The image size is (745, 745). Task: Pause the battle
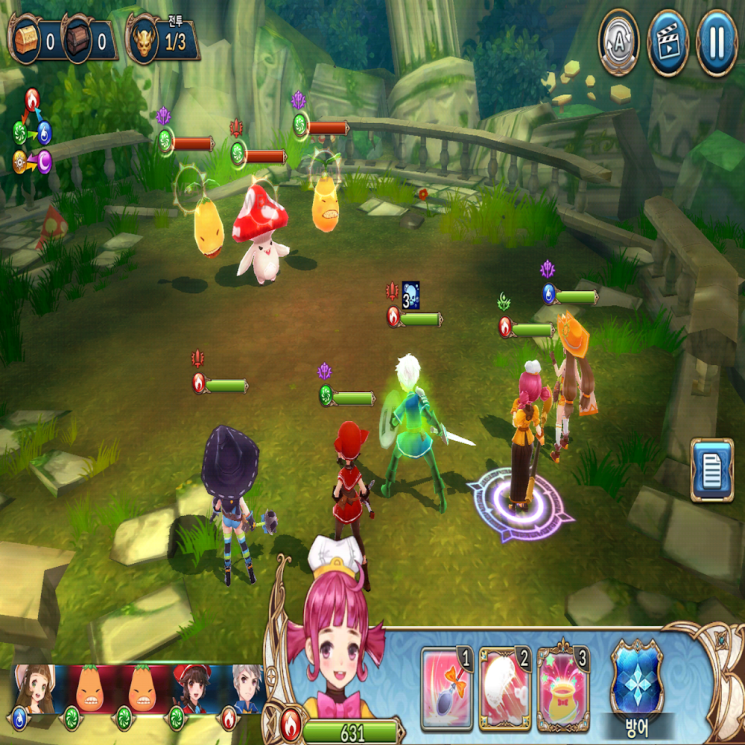pos(716,42)
